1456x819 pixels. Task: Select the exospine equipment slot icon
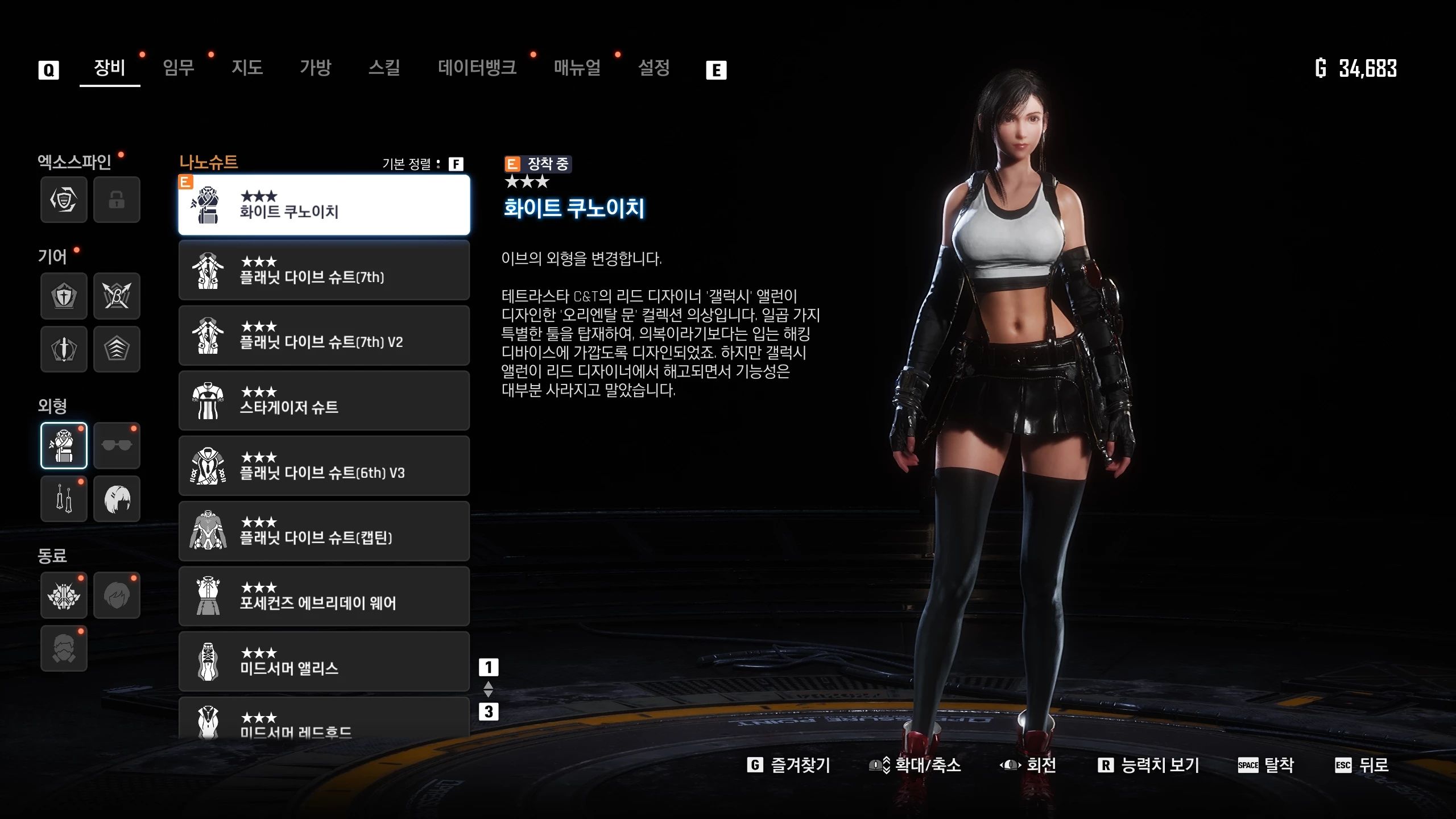point(64,200)
